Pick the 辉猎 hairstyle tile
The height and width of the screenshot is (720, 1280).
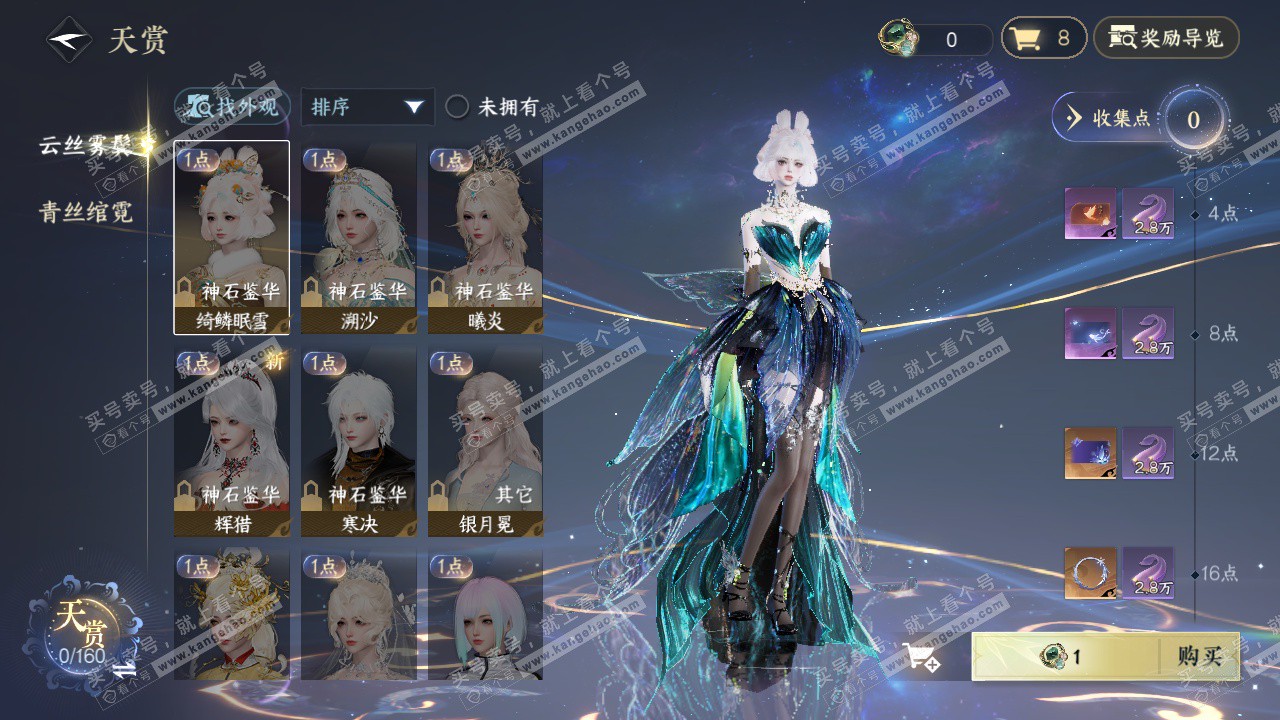[x=232, y=441]
